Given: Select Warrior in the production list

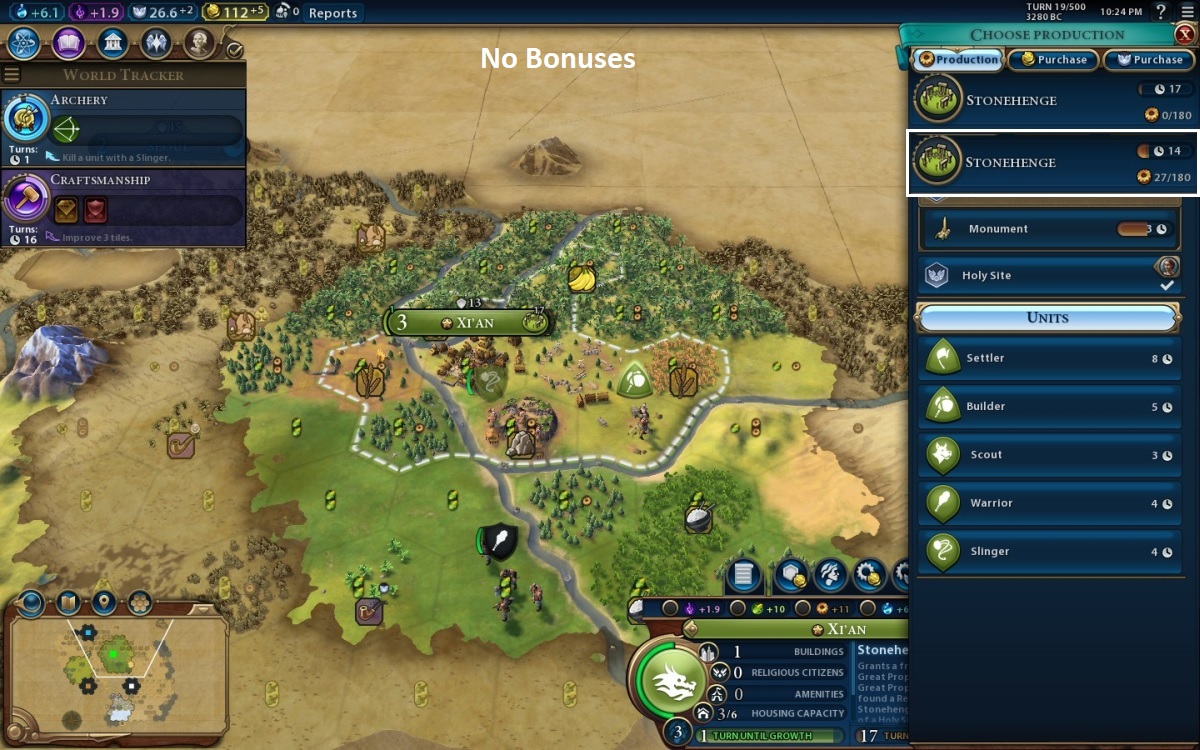Looking at the screenshot, I should (1048, 503).
